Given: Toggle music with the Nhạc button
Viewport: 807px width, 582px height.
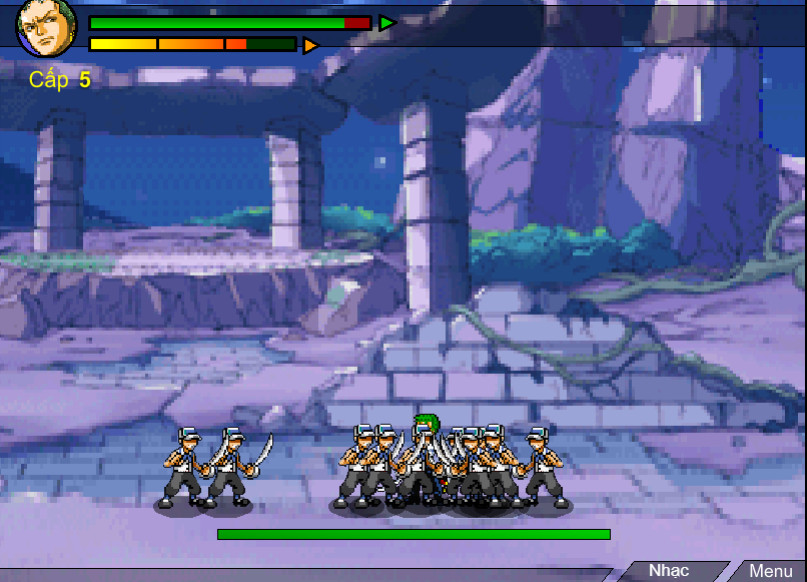Looking at the screenshot, I should 669,571.
